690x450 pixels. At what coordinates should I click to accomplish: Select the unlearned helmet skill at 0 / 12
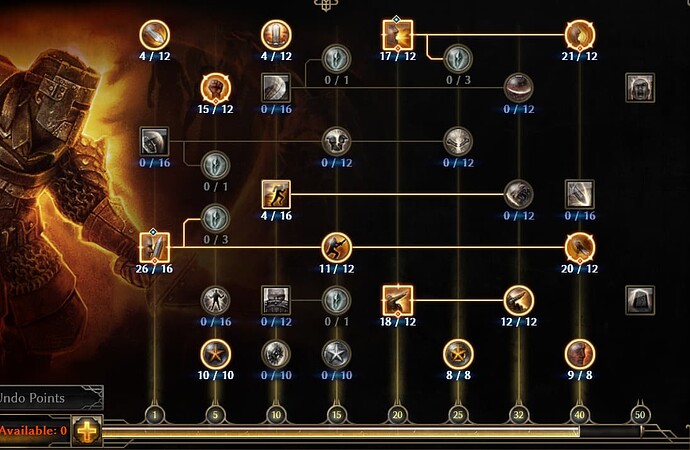coord(518,87)
